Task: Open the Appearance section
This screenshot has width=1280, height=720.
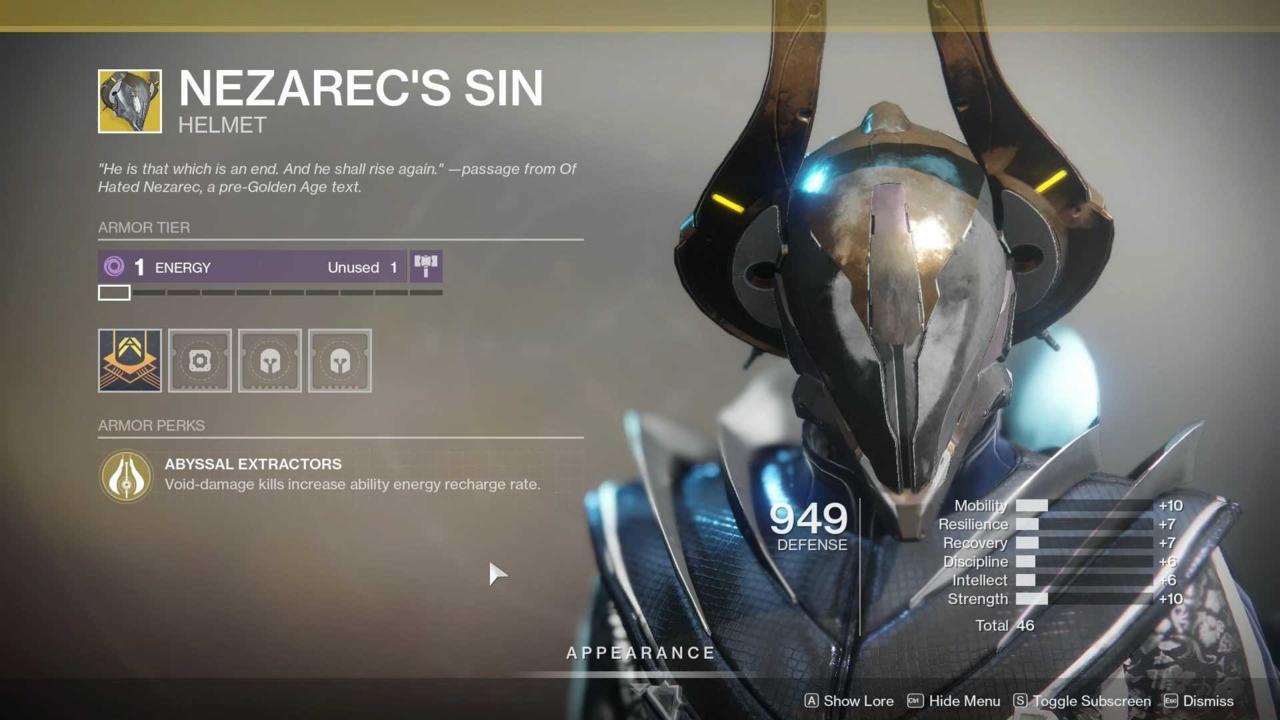Action: click(x=641, y=652)
